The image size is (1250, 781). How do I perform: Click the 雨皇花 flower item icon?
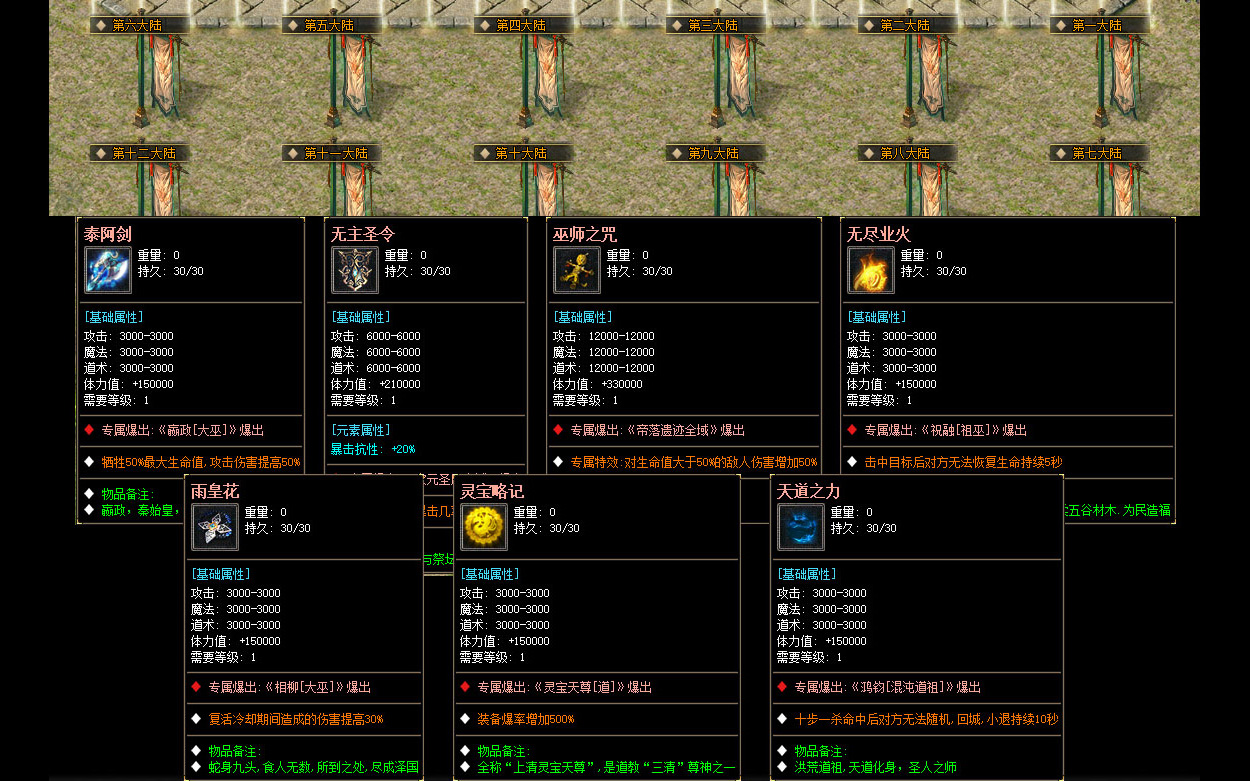coord(215,527)
